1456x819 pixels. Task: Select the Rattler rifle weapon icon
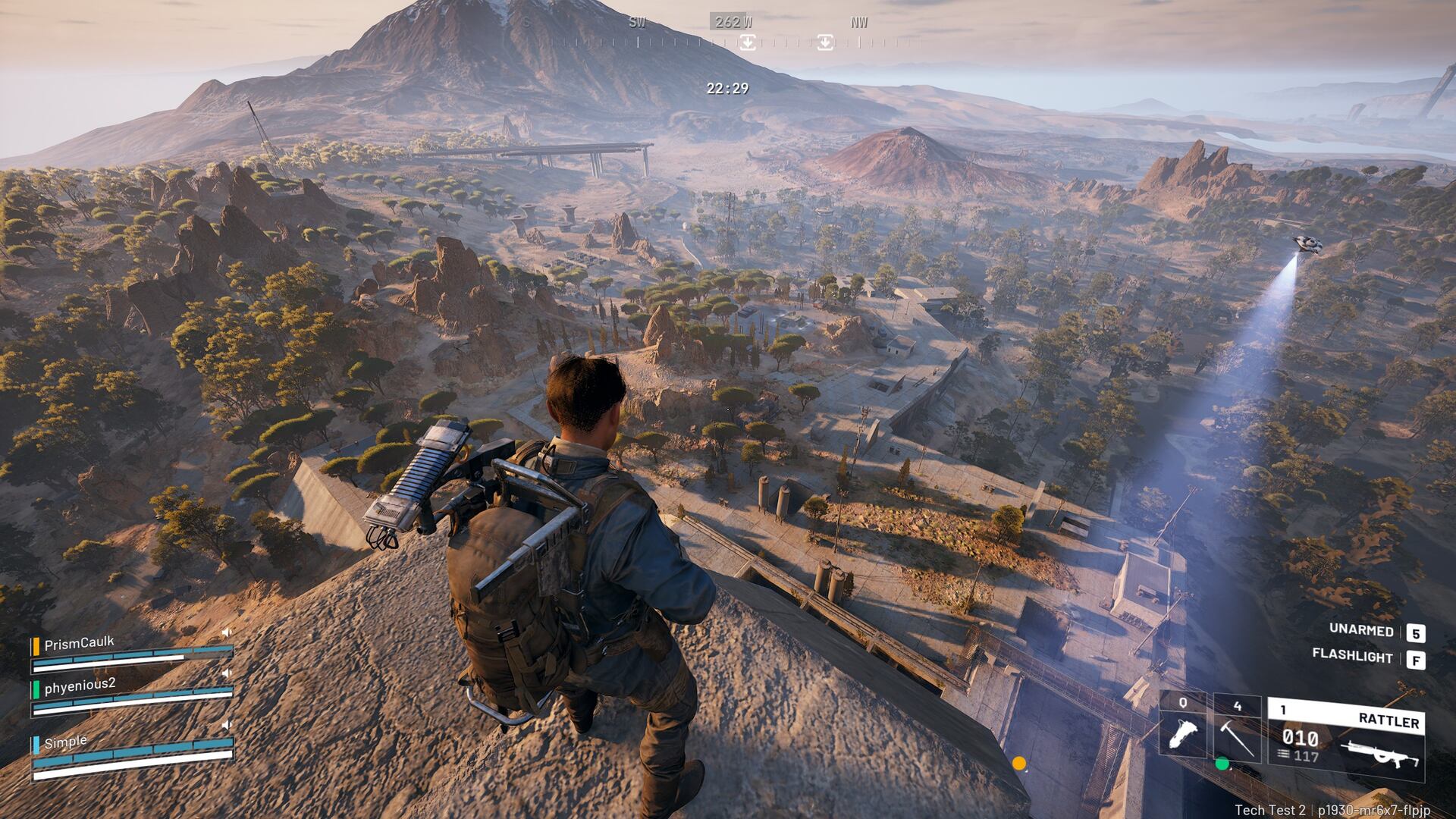1379,752
